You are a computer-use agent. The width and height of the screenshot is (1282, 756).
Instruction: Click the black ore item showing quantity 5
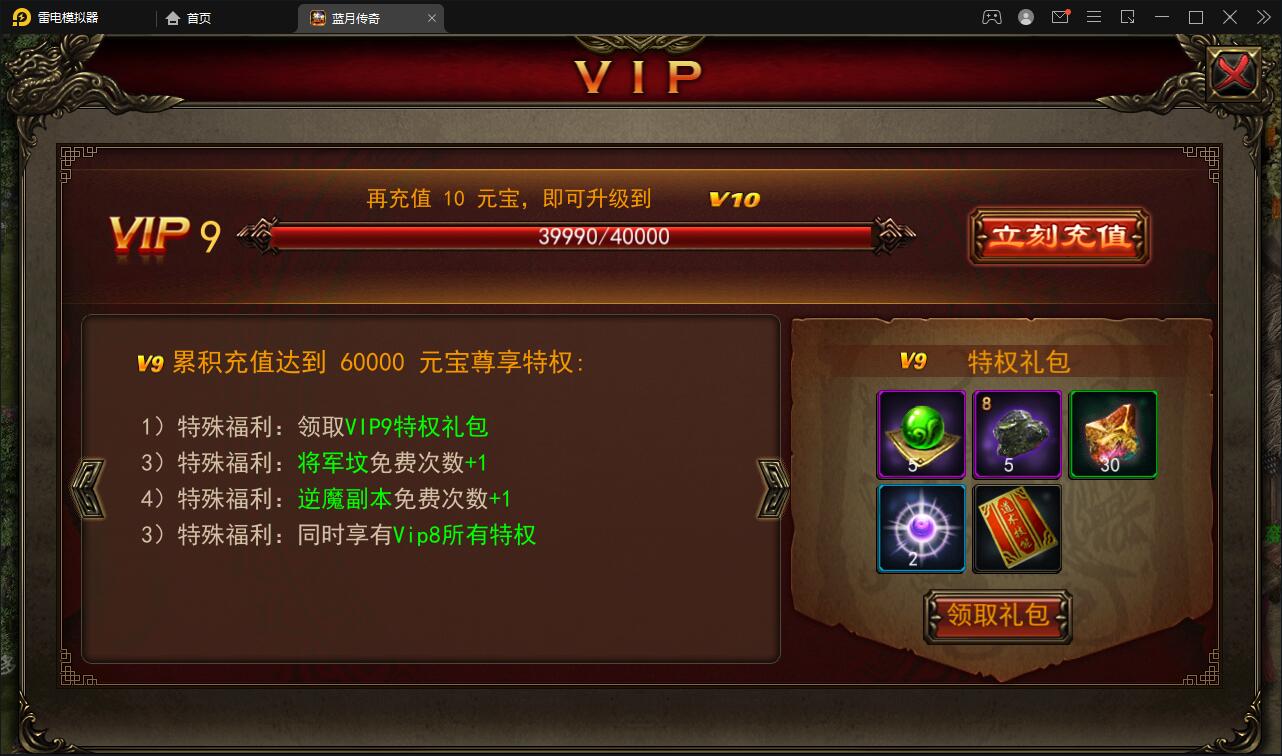click(1017, 434)
